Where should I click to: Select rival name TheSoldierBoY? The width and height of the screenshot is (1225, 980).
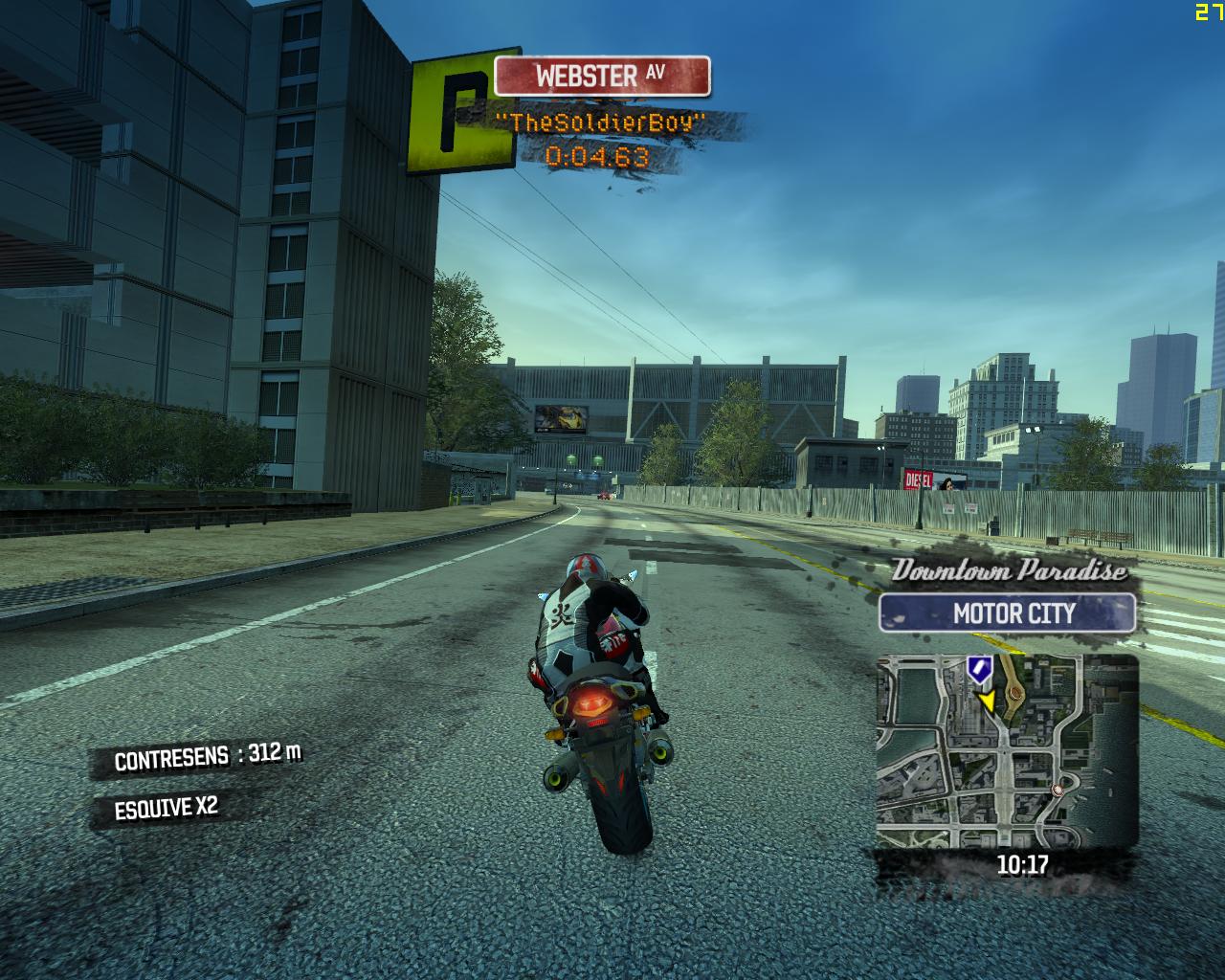pos(598,122)
